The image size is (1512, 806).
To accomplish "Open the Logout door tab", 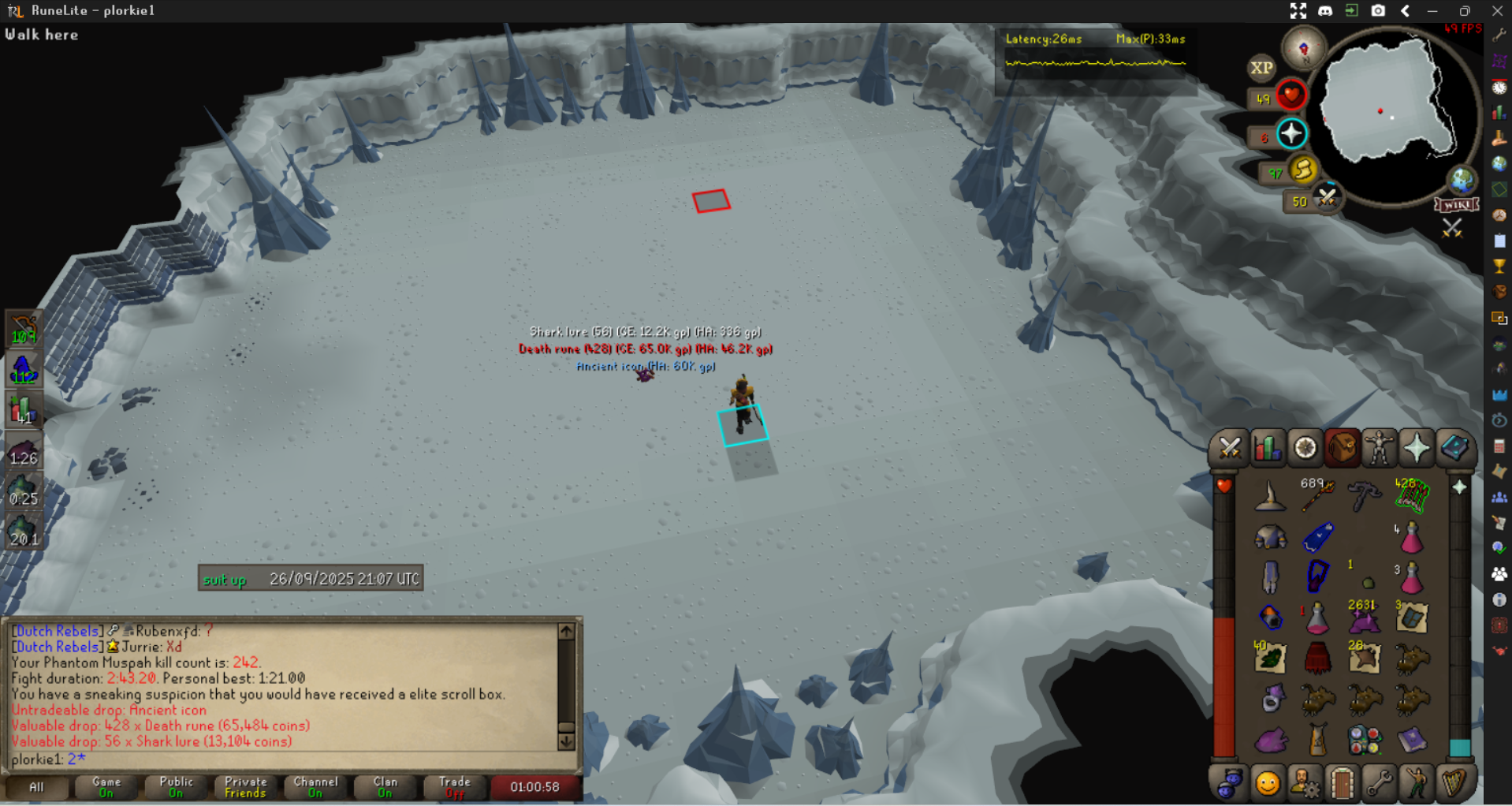I will 1342,784.
